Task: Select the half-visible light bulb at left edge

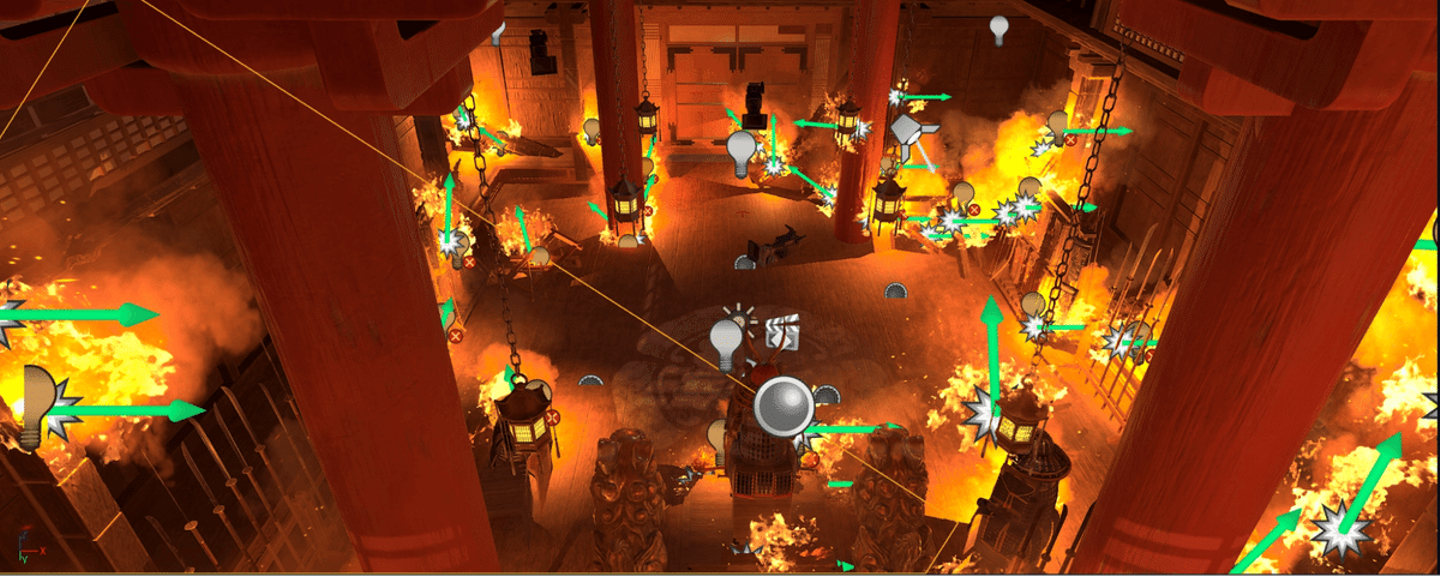Action: [36, 405]
